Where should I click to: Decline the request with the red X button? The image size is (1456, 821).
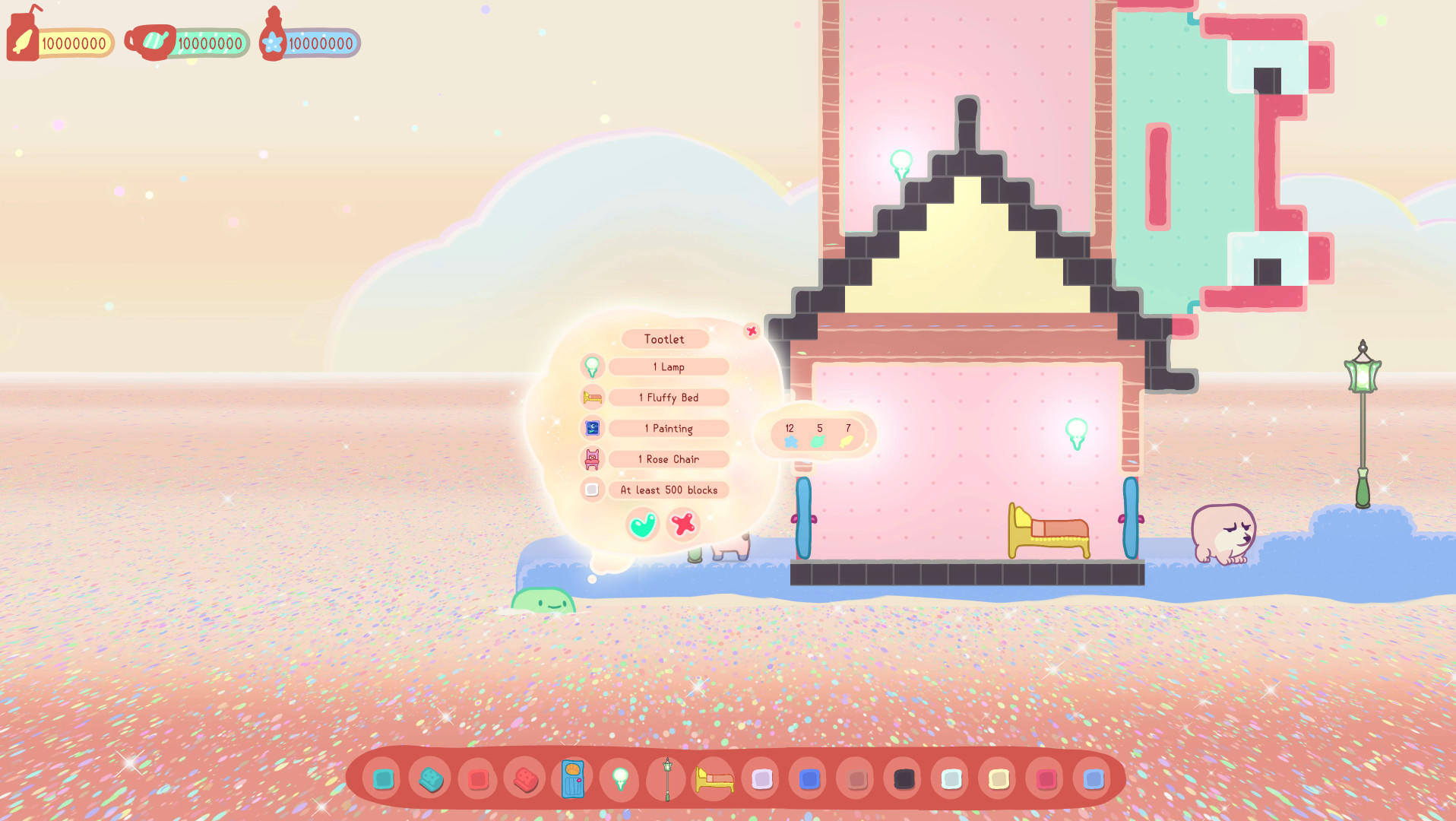682,524
